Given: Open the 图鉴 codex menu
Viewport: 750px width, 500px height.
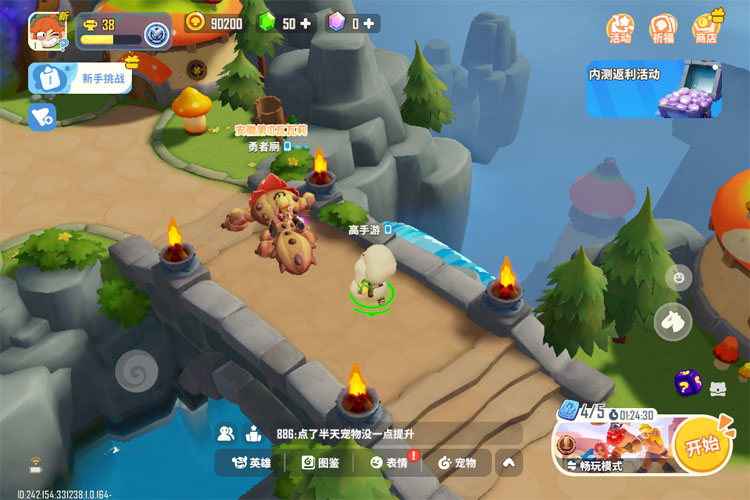Looking at the screenshot, I should pos(321,463).
